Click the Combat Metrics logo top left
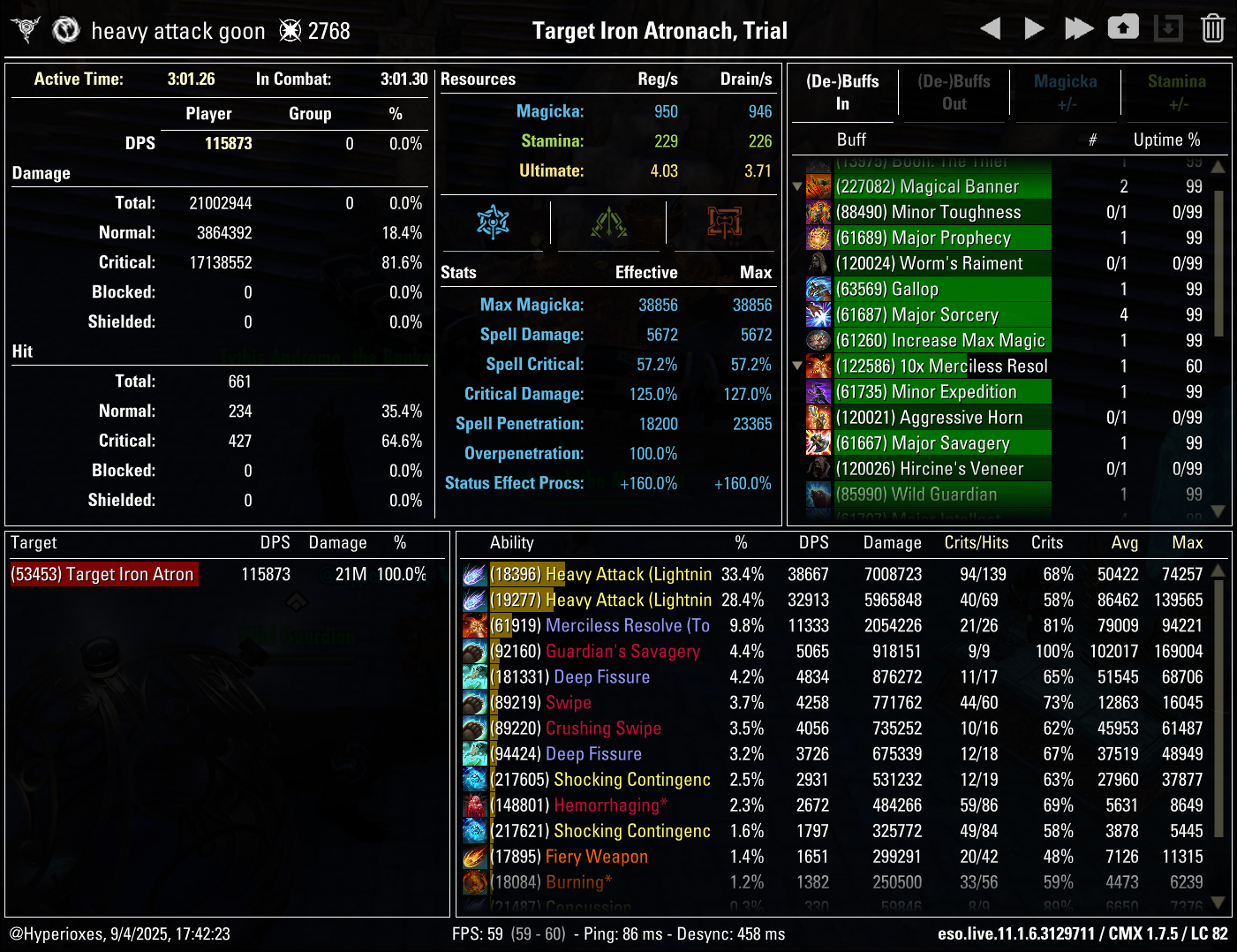Image resolution: width=1237 pixels, height=952 pixels. point(25,27)
